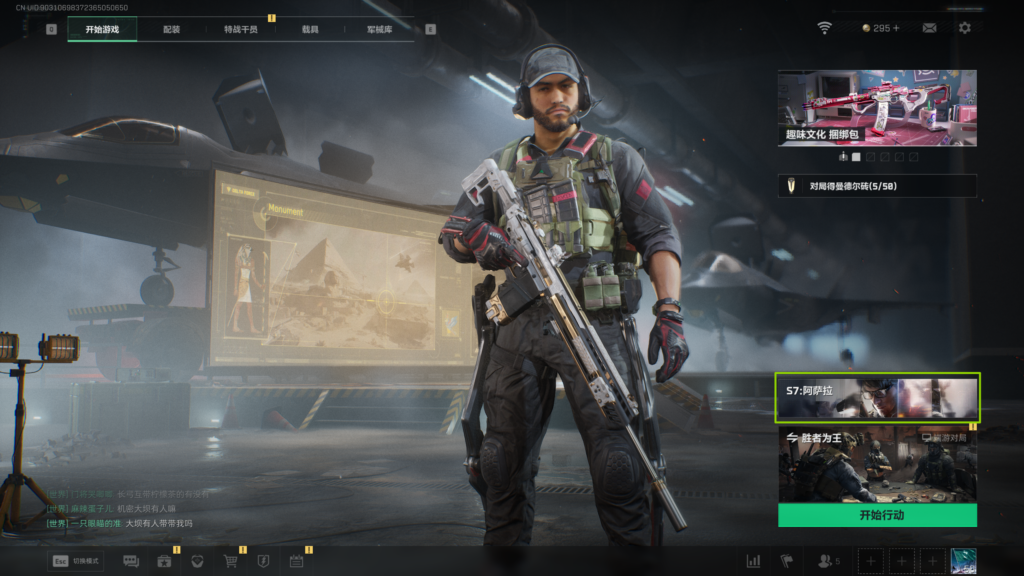Open the chat speech bubble icon
This screenshot has width=1024, height=576.
[x=131, y=562]
